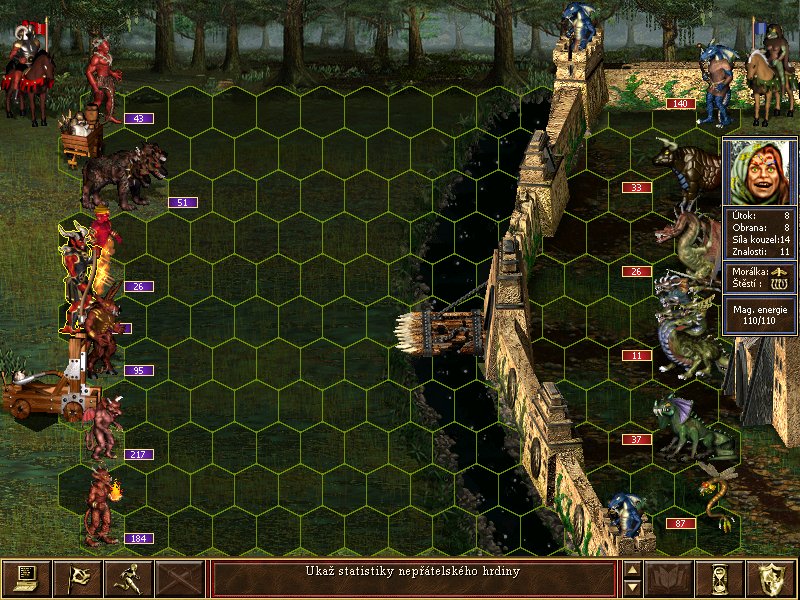
Task: Toggle auto-combat with the crossed swords button
Action: click(x=180, y=578)
